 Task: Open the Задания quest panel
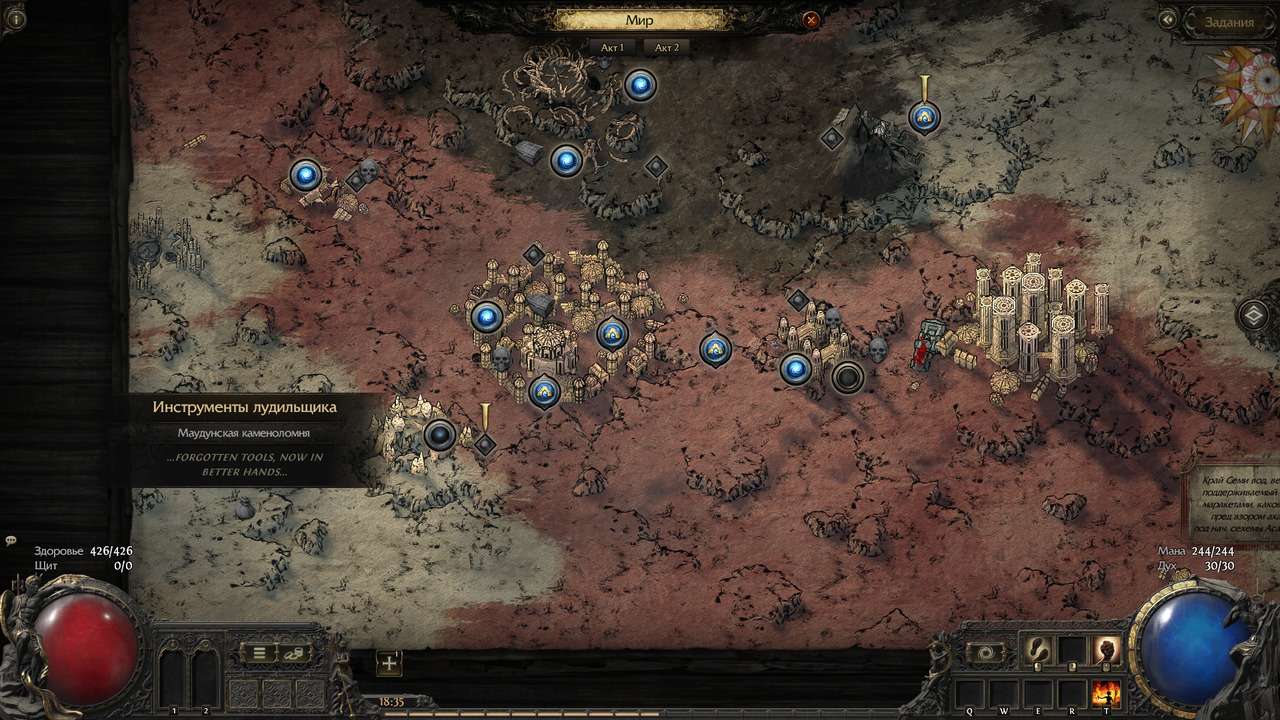coord(1228,22)
